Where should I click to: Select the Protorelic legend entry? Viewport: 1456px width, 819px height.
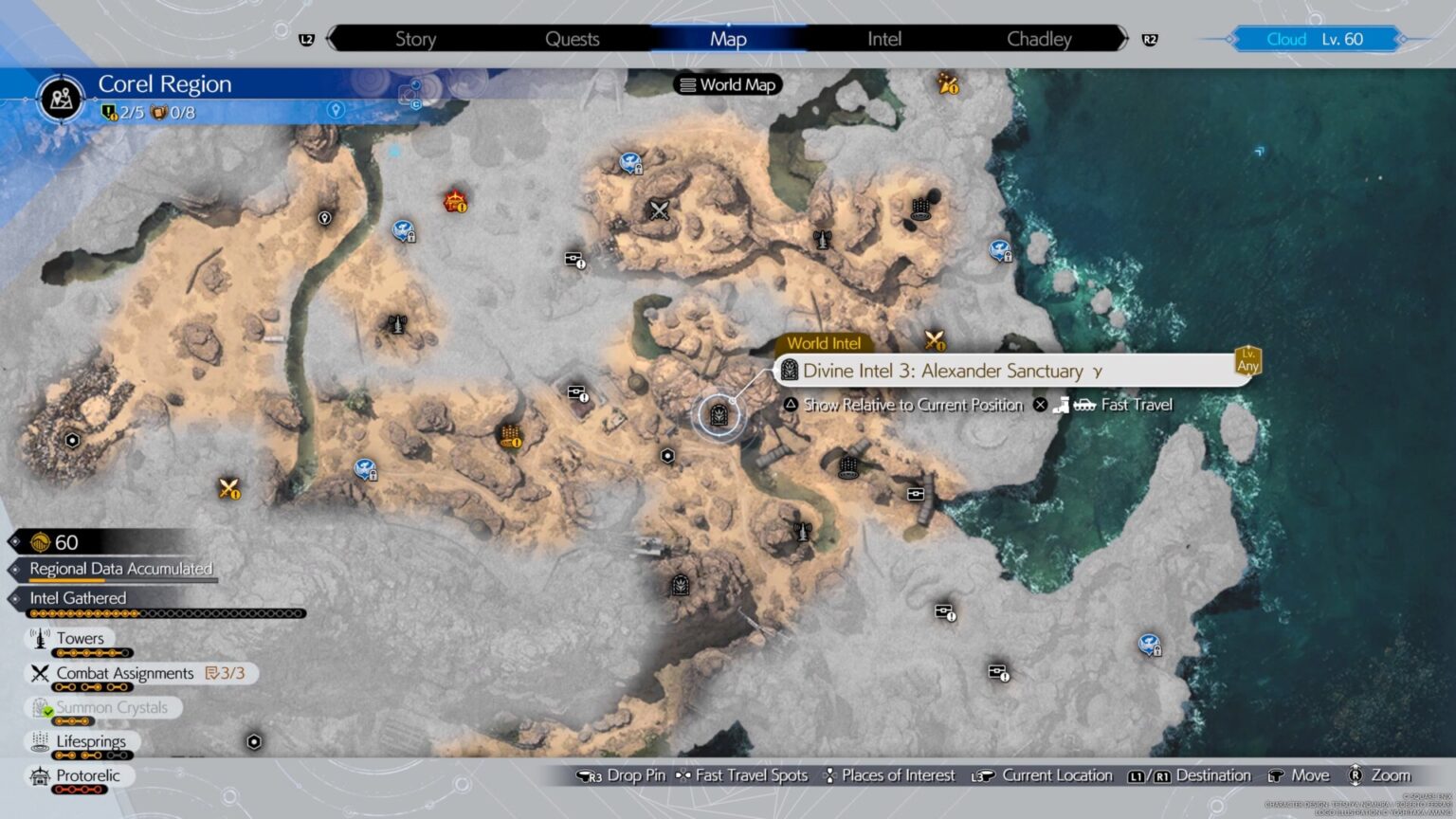(87, 775)
